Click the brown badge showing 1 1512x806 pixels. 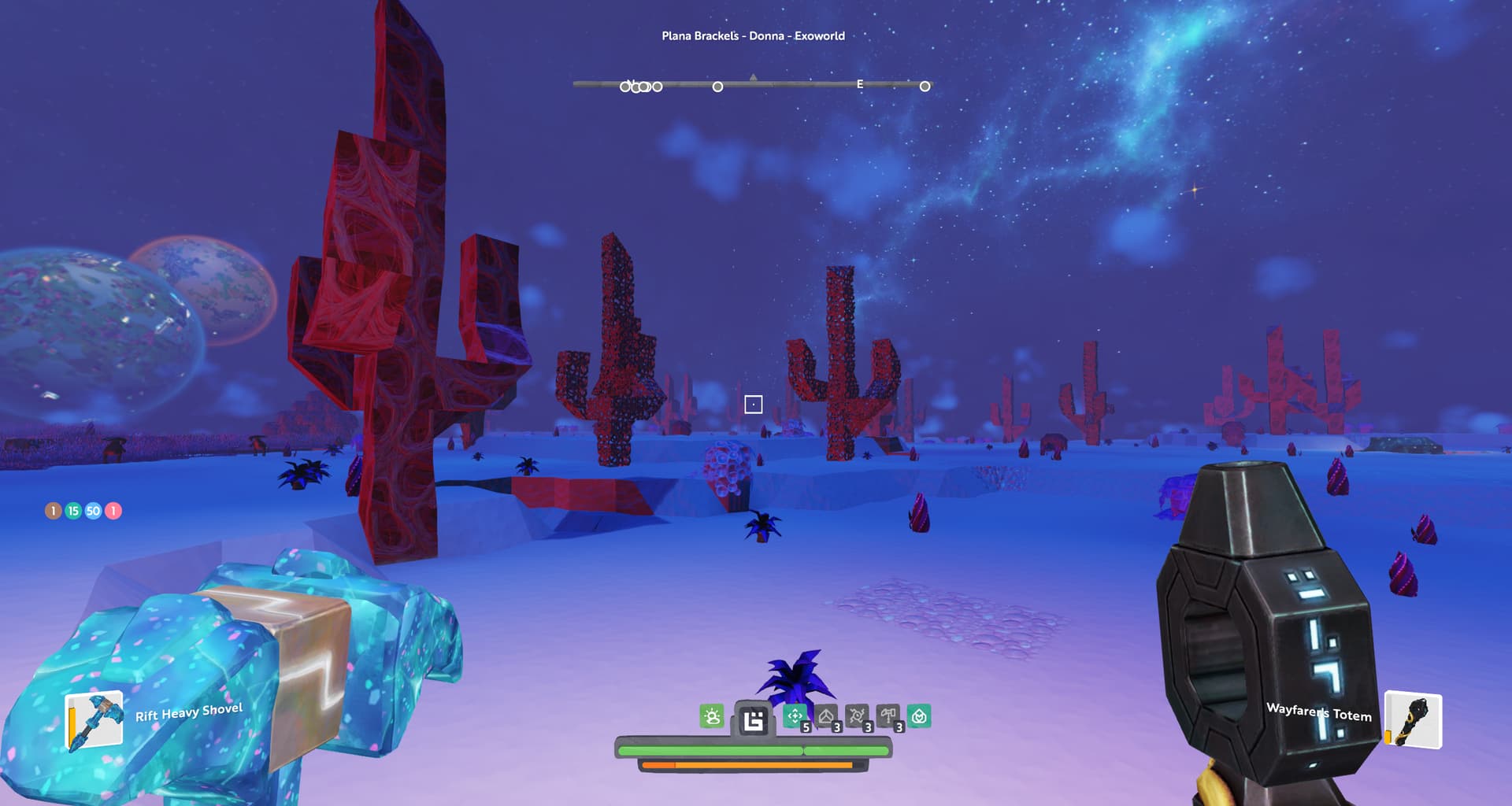click(x=53, y=511)
